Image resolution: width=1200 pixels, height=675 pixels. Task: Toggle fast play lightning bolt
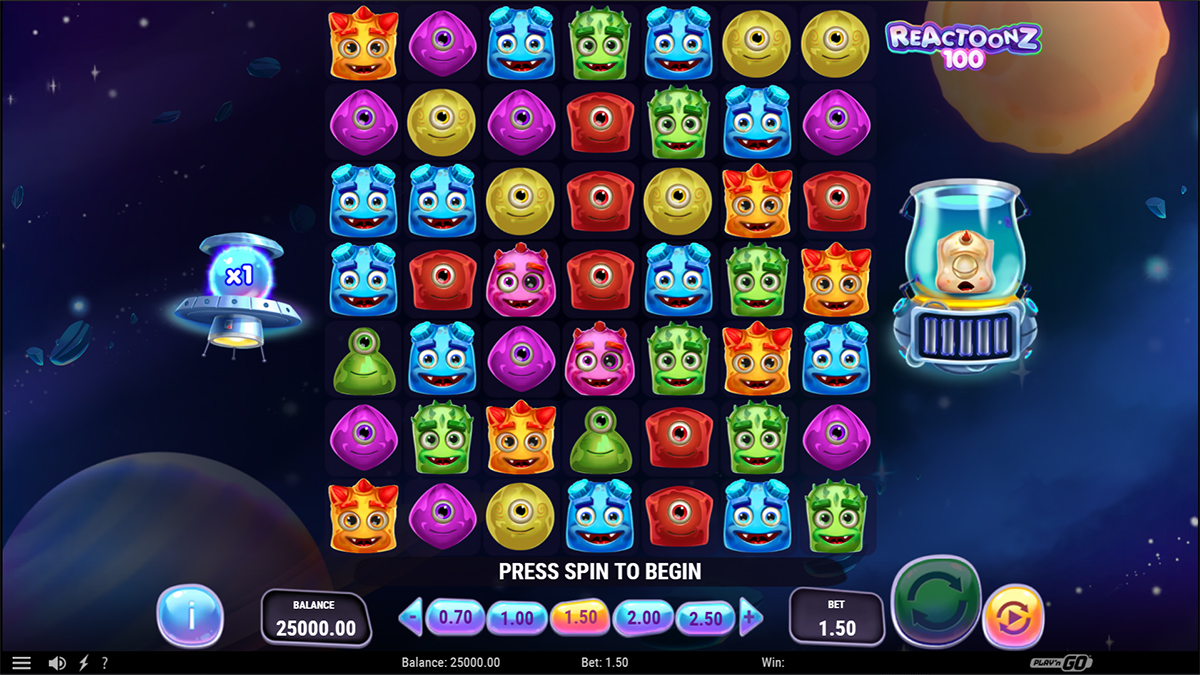(x=84, y=663)
